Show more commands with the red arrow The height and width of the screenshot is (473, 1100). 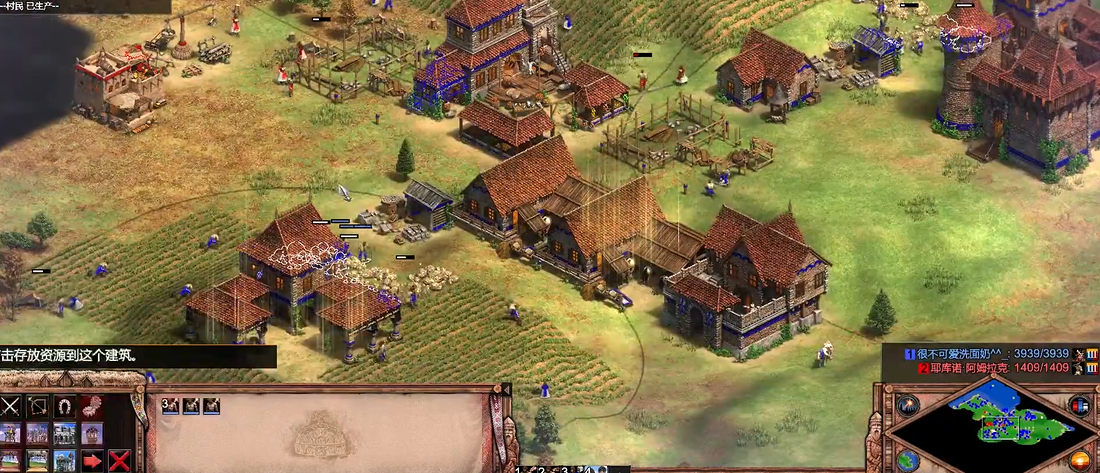[x=92, y=461]
